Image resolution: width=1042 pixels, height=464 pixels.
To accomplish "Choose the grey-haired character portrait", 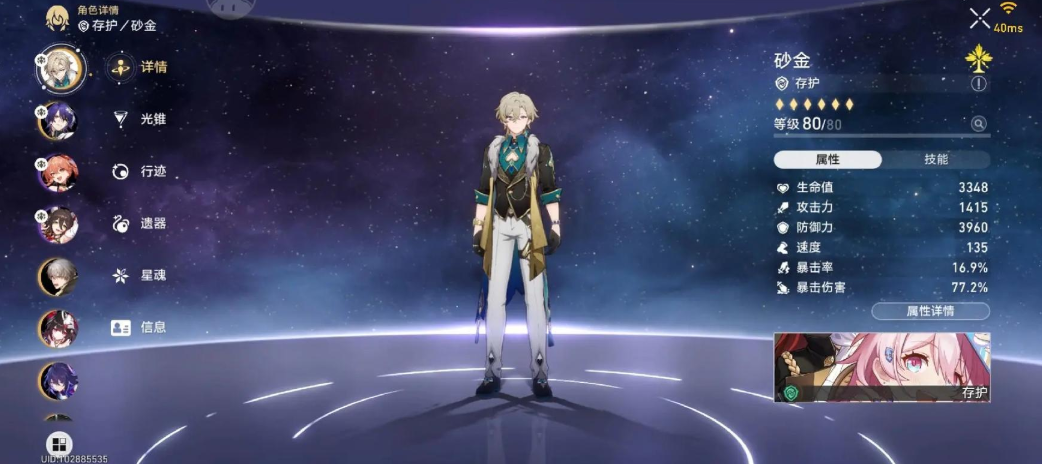I will [x=58, y=276].
